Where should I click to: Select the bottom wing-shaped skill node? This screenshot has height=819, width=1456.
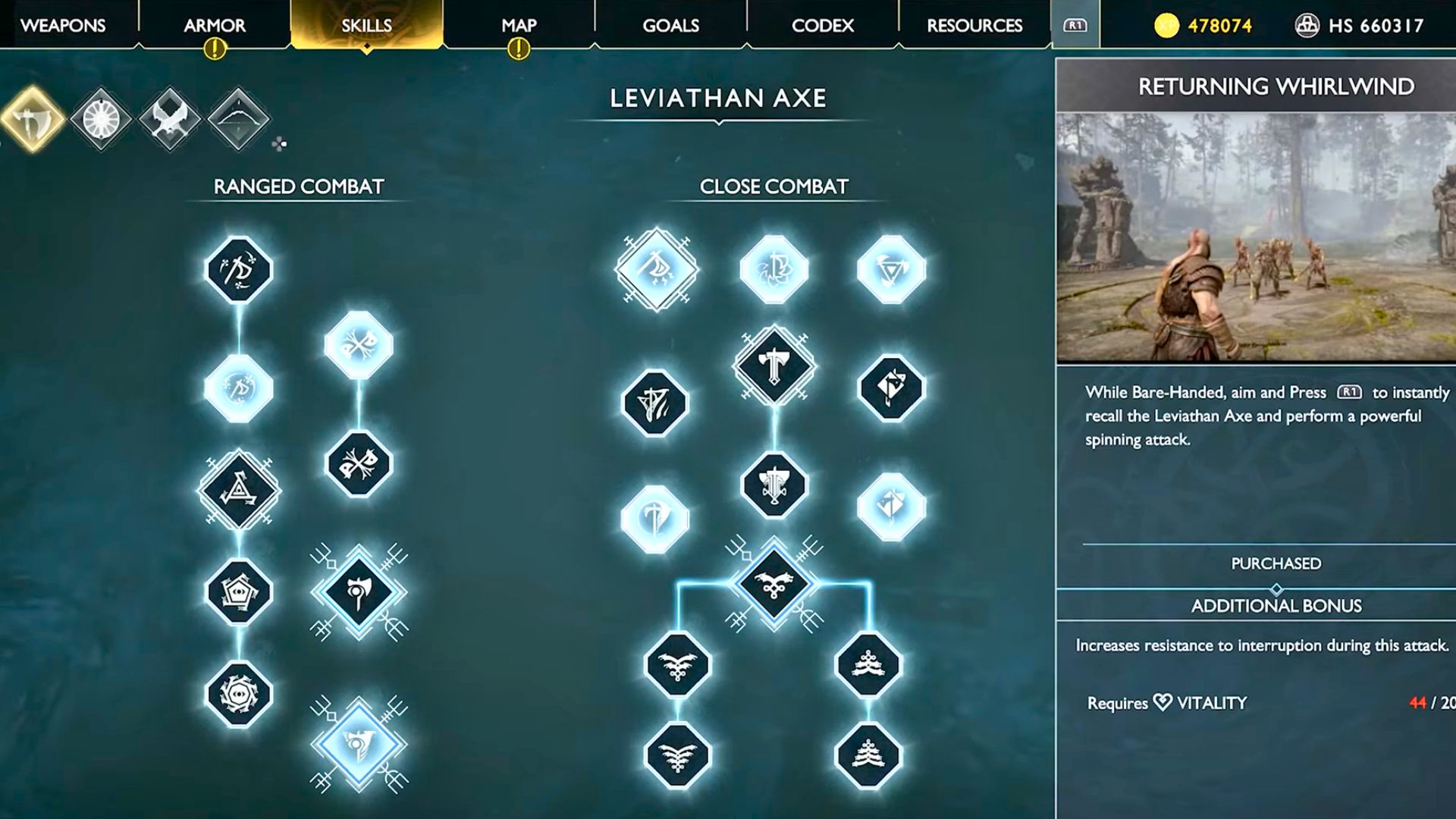pos(677,755)
